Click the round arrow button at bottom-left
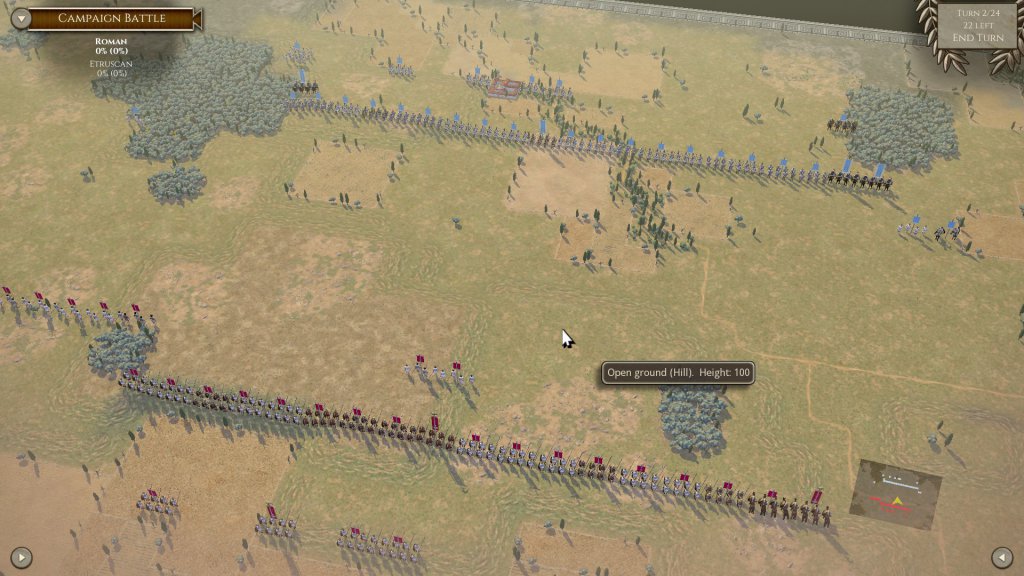Viewport: 1024px width, 576px height. pos(21,557)
